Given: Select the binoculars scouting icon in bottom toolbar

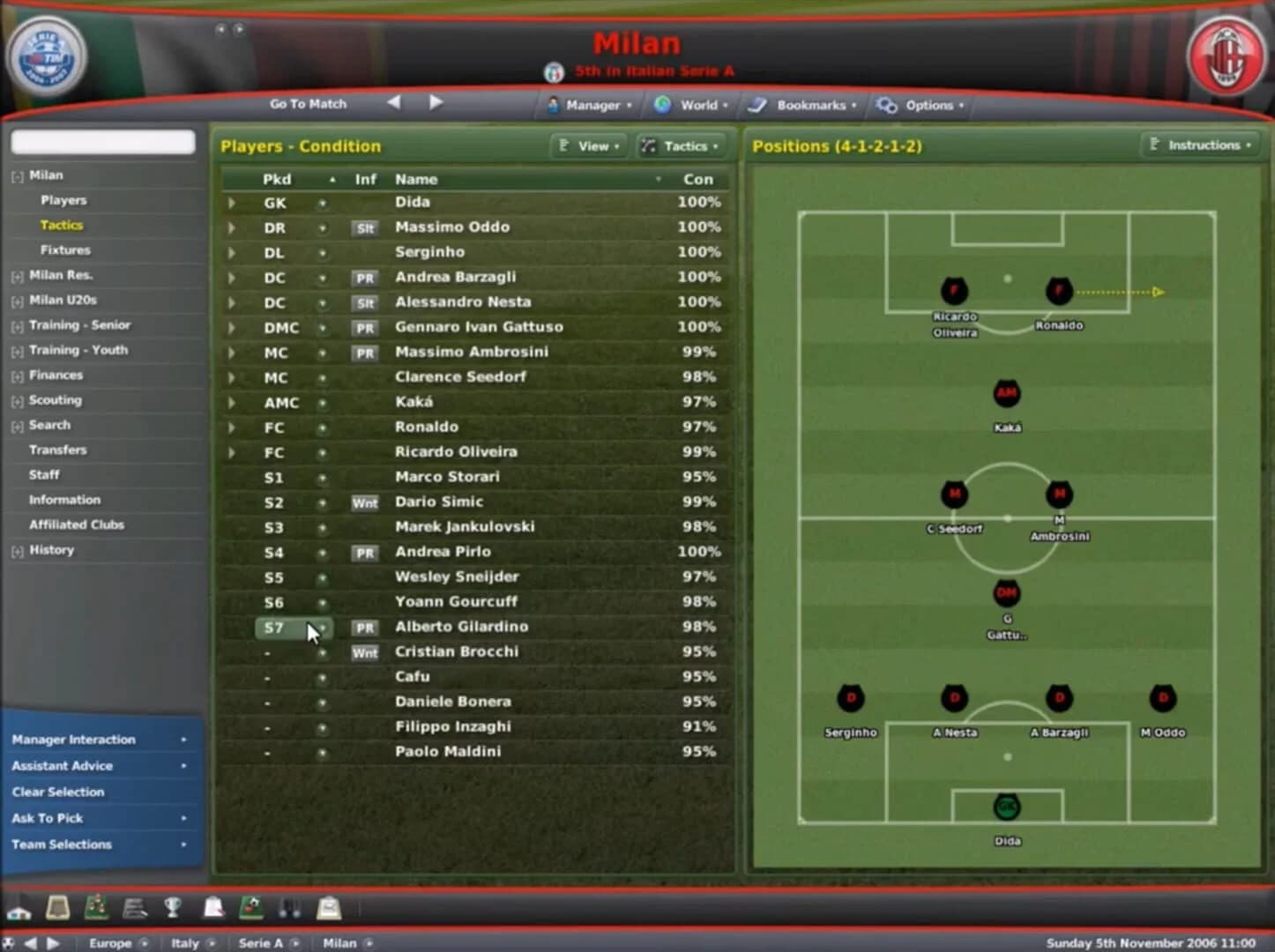Looking at the screenshot, I should click(x=291, y=908).
